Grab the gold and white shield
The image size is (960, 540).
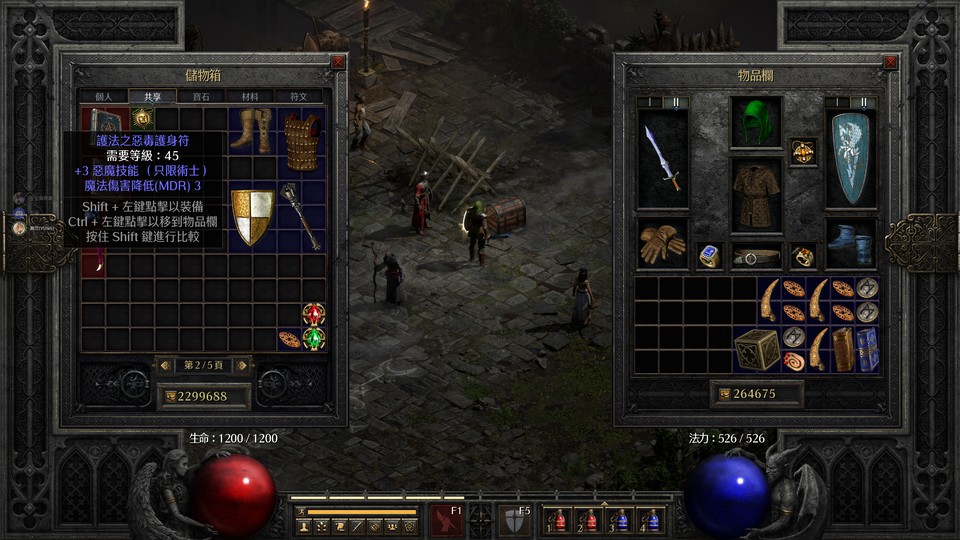coord(252,216)
